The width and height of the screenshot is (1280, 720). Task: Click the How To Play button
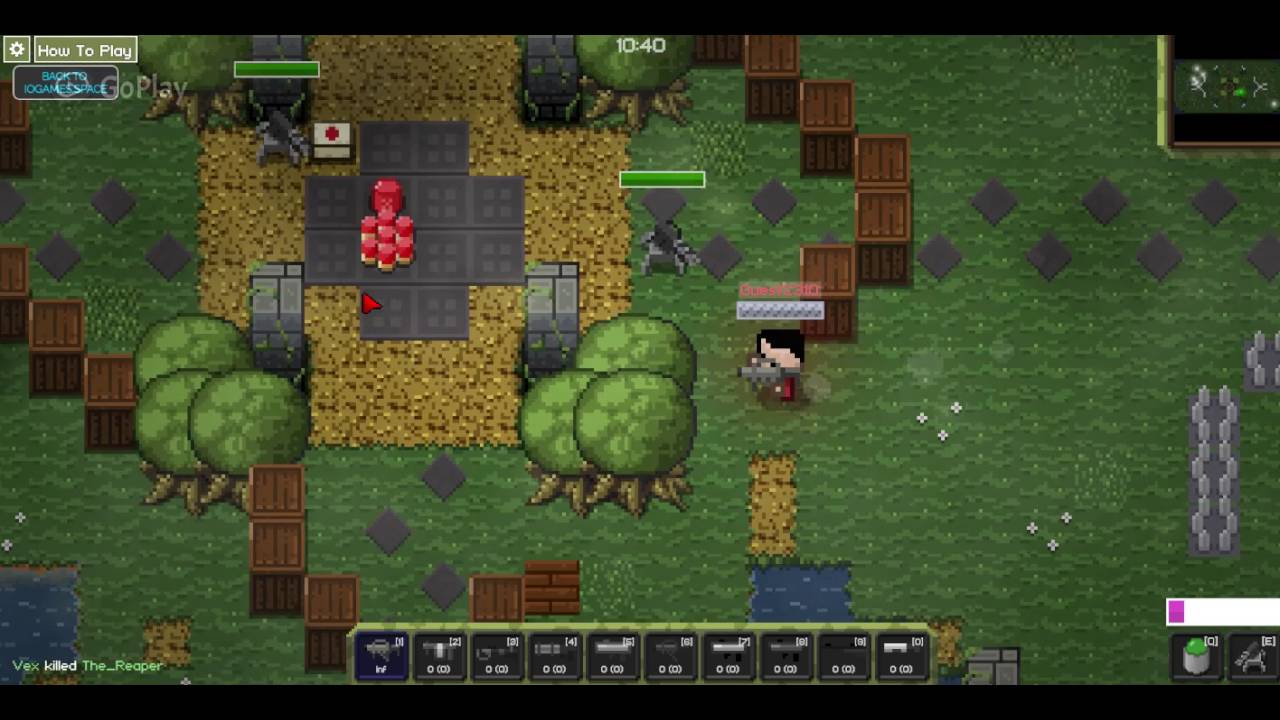(x=85, y=50)
